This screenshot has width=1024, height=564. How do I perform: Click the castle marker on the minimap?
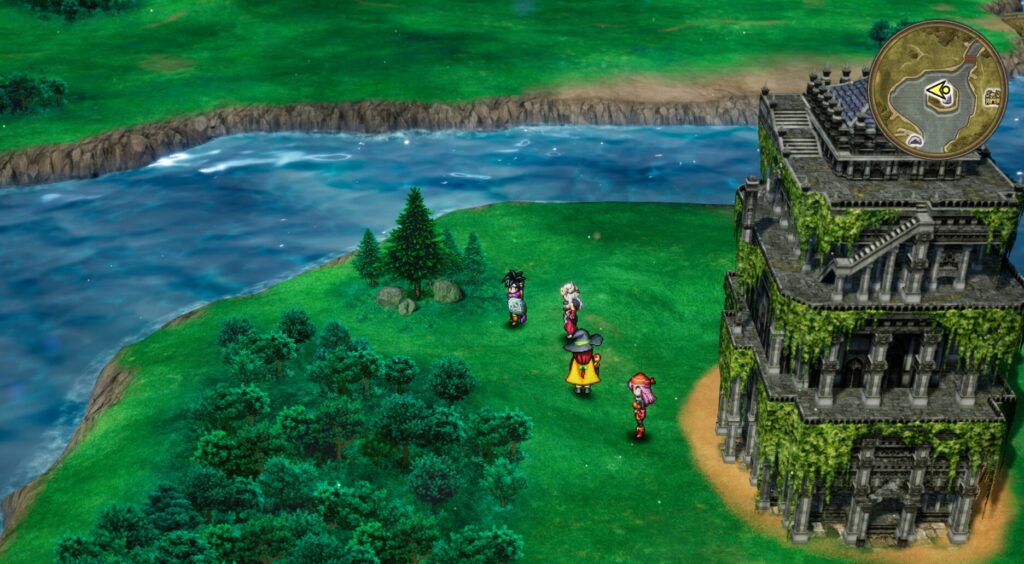(x=993, y=97)
